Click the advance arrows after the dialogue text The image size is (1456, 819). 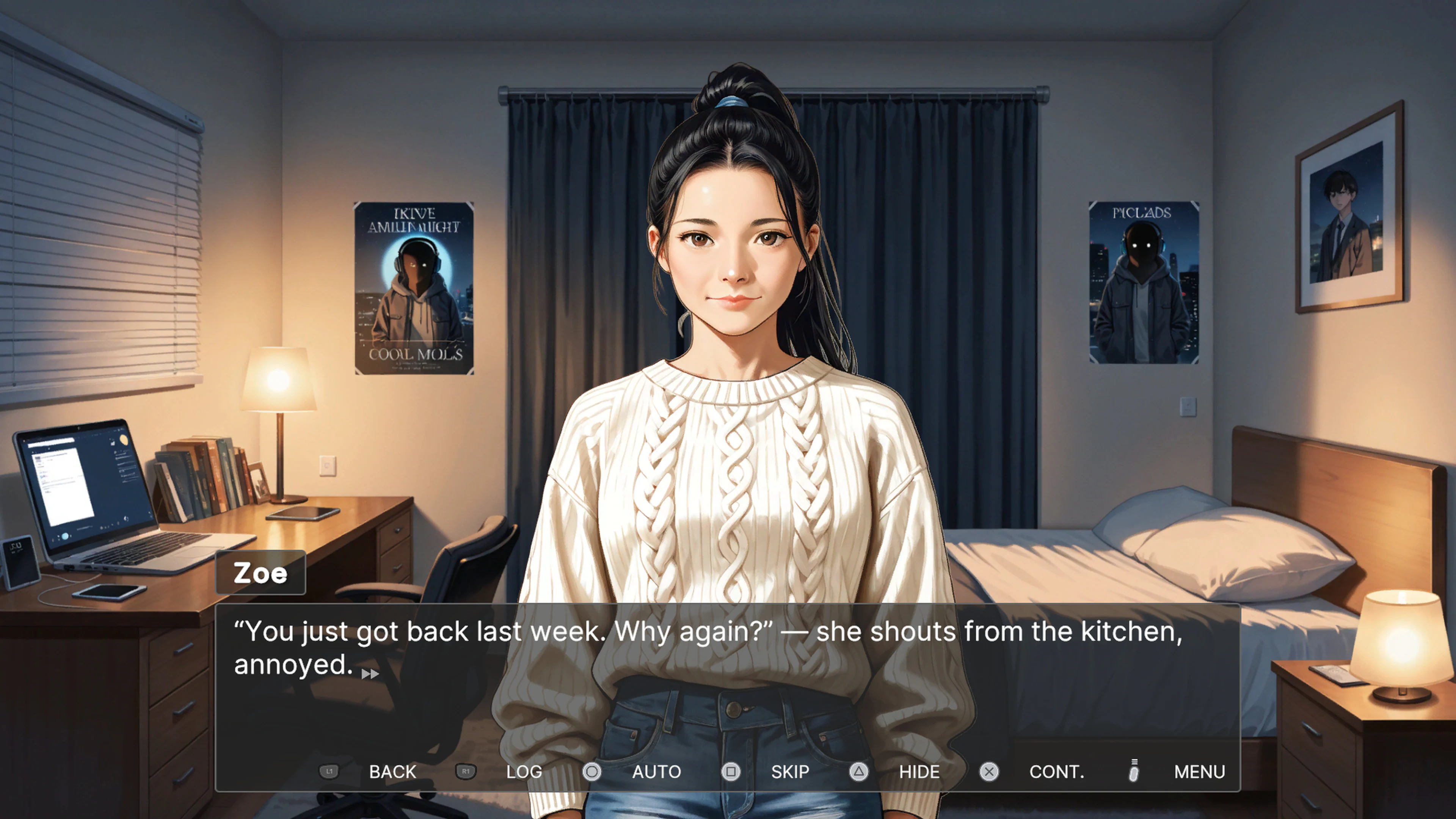pos(370,674)
